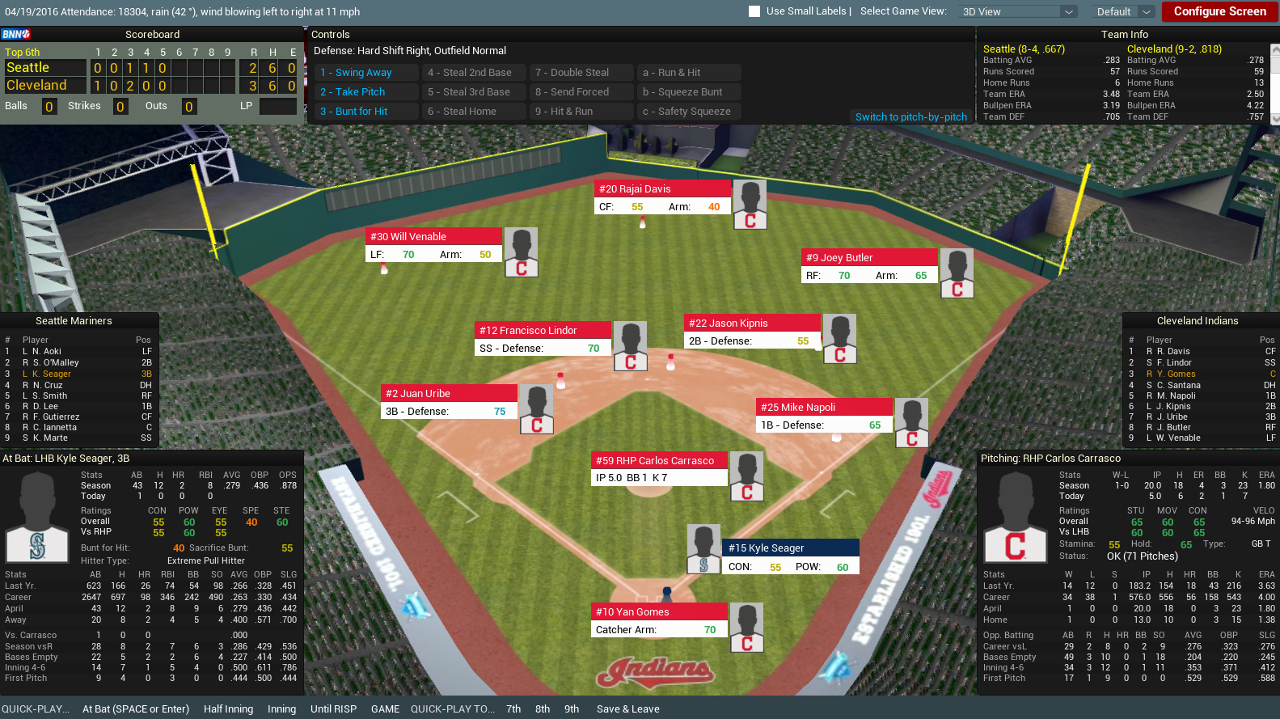
Task: Open the Default layout dropdown
Action: tap(1124, 12)
